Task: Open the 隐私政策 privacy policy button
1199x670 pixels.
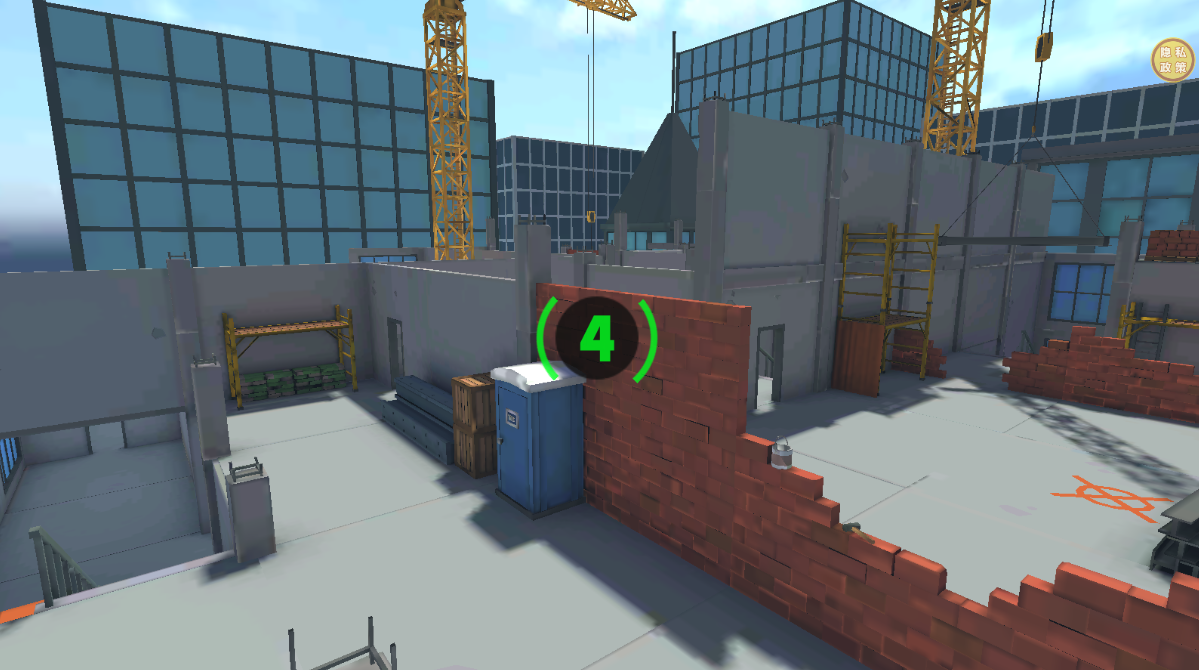Action: (x=1172, y=59)
